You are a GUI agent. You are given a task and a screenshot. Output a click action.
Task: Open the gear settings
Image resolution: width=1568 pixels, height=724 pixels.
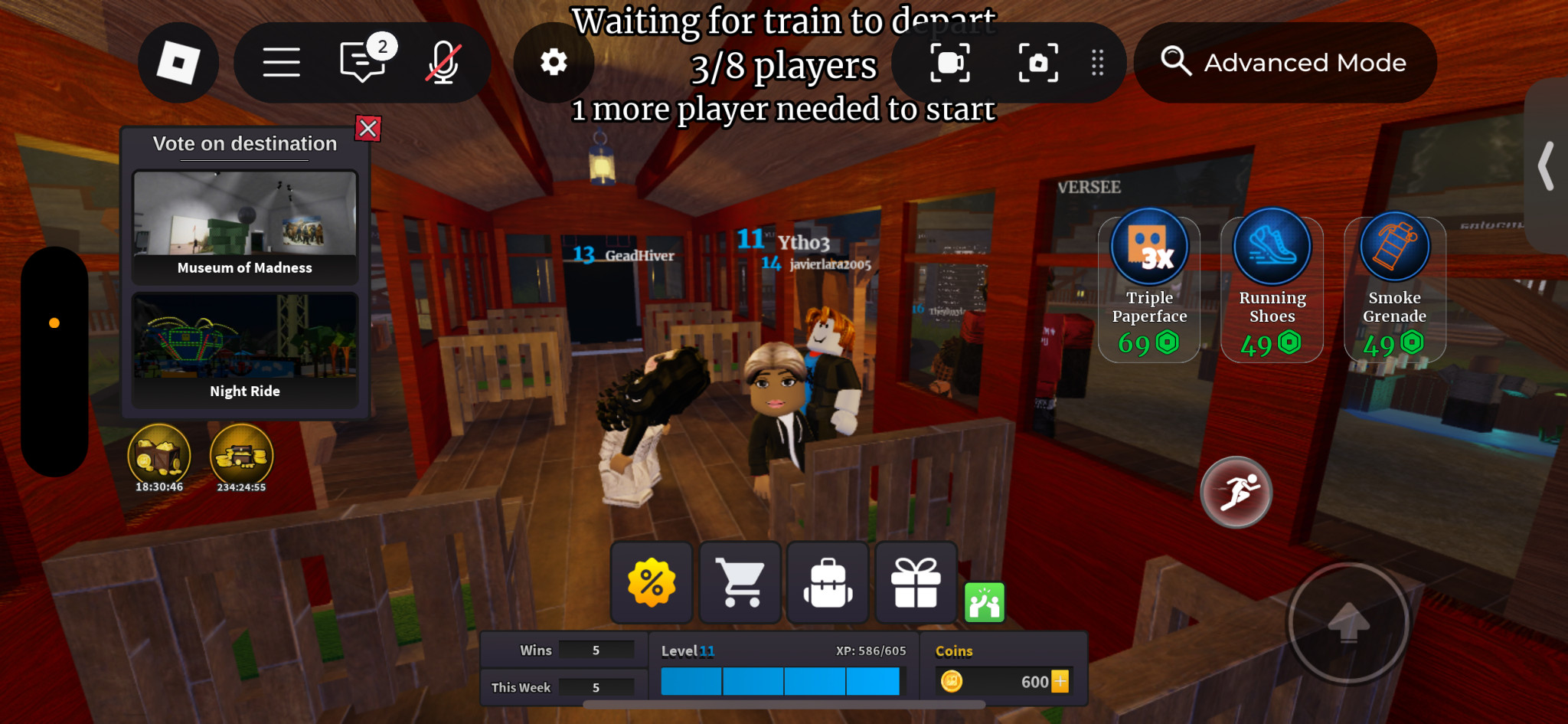click(554, 63)
